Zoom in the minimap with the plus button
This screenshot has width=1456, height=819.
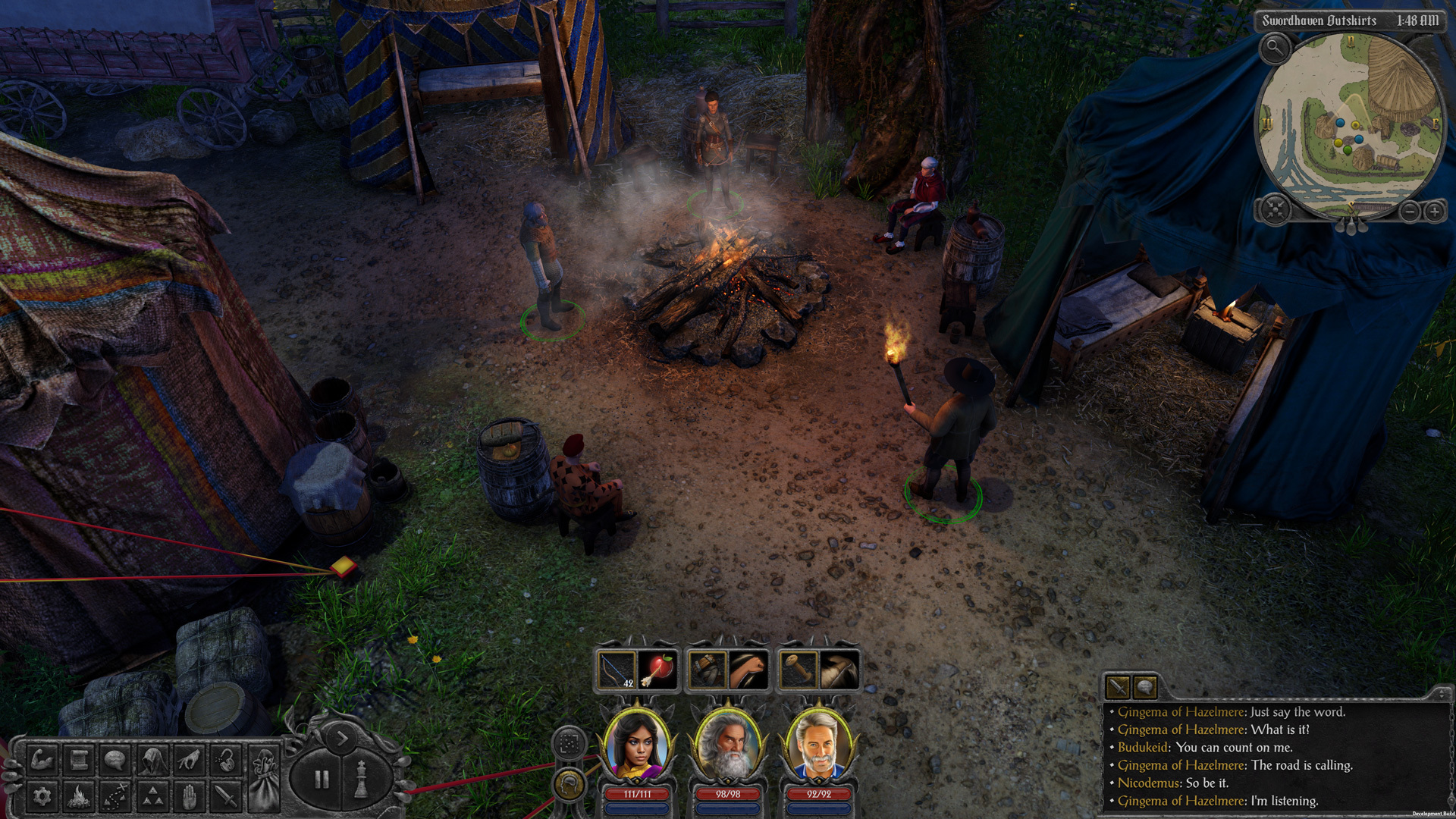click(x=1434, y=212)
